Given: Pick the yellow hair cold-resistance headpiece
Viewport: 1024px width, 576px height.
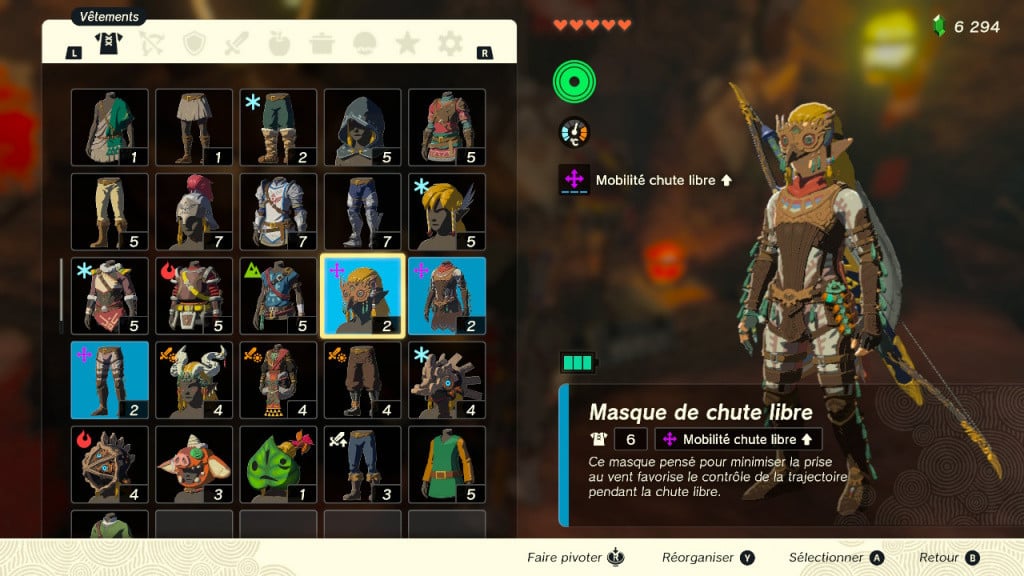Looking at the screenshot, I should tap(447, 211).
